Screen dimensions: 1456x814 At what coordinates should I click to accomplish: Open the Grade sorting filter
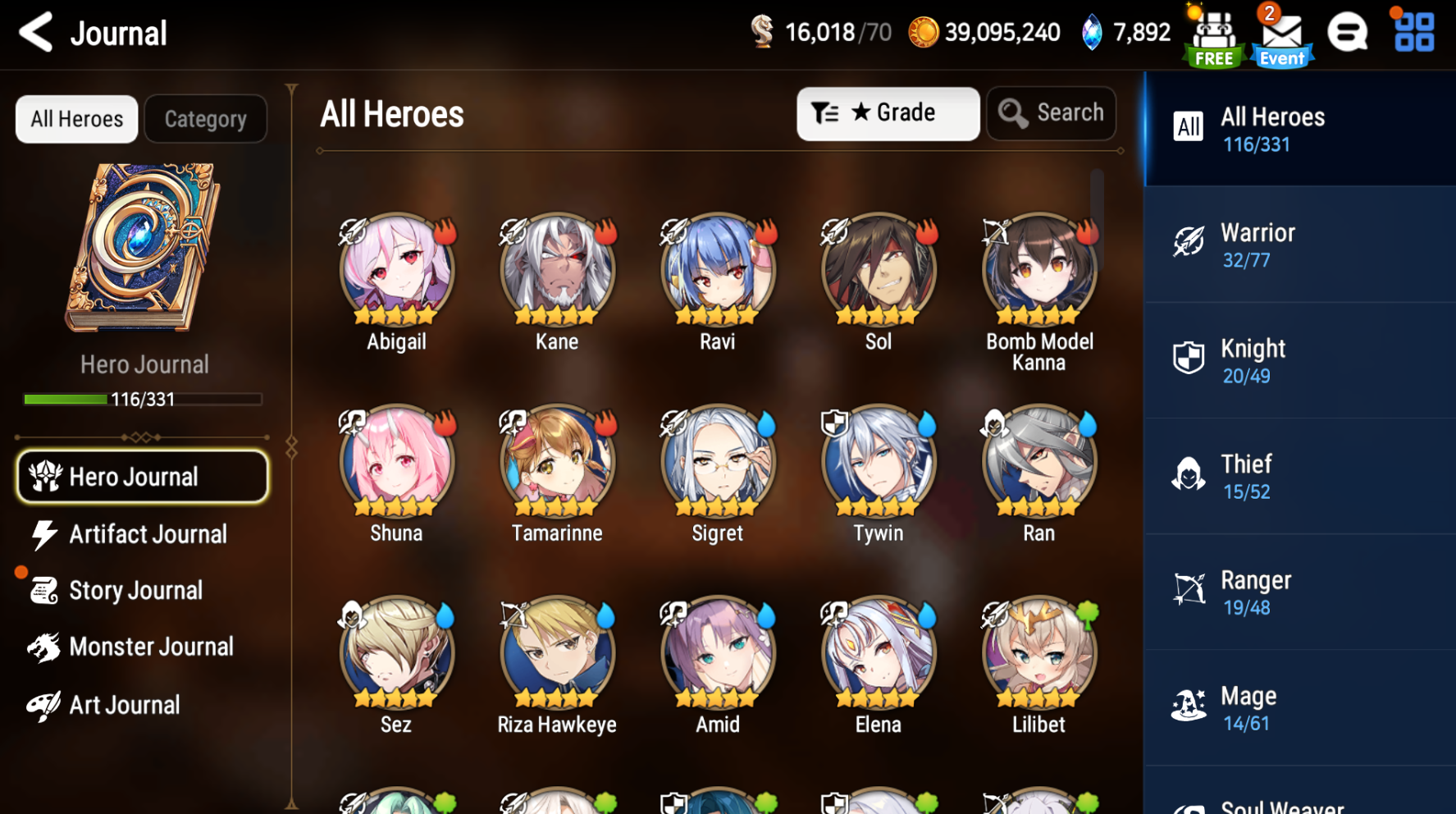[887, 113]
